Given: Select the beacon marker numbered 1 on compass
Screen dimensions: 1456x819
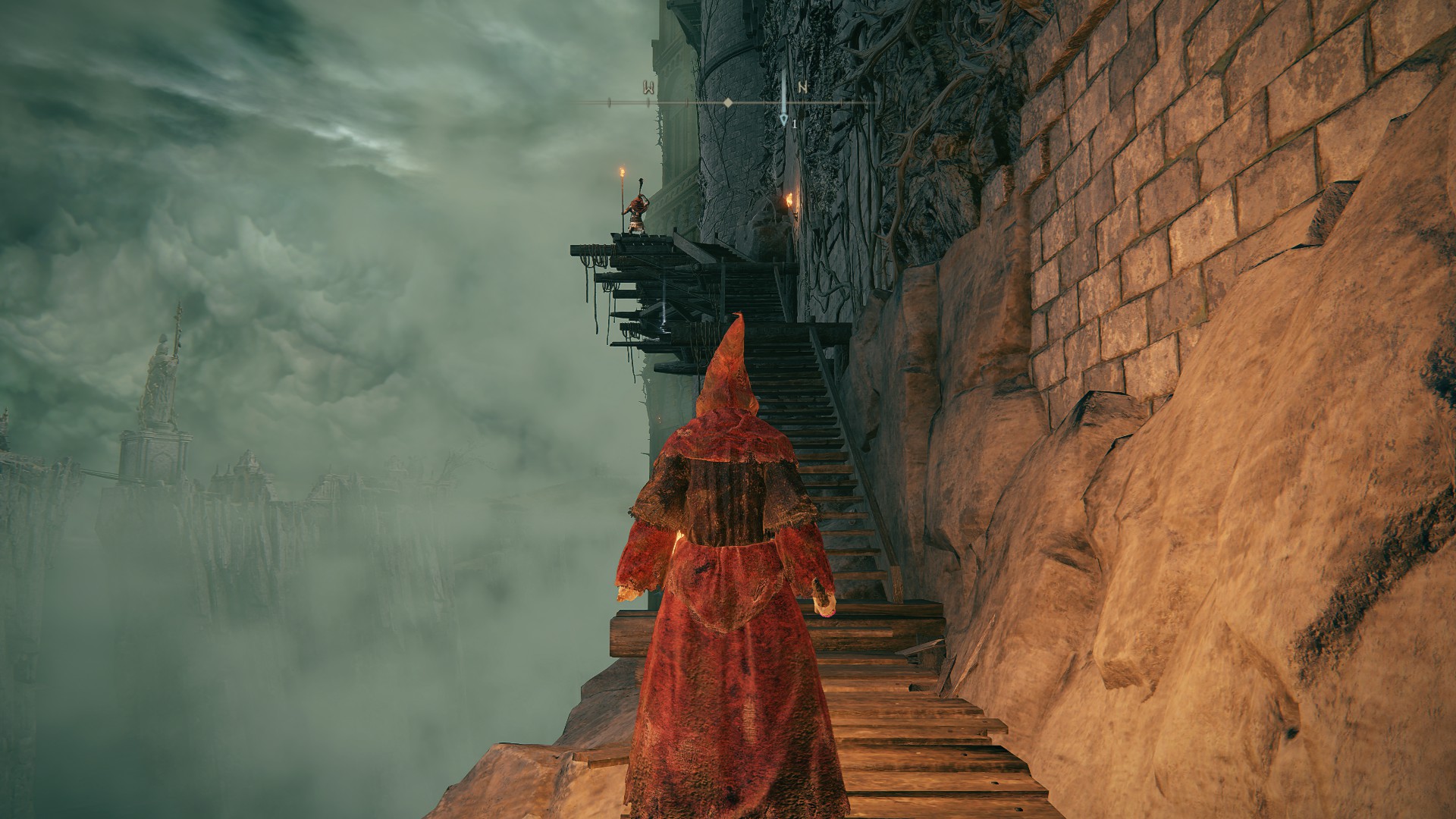Looking at the screenshot, I should (784, 119).
